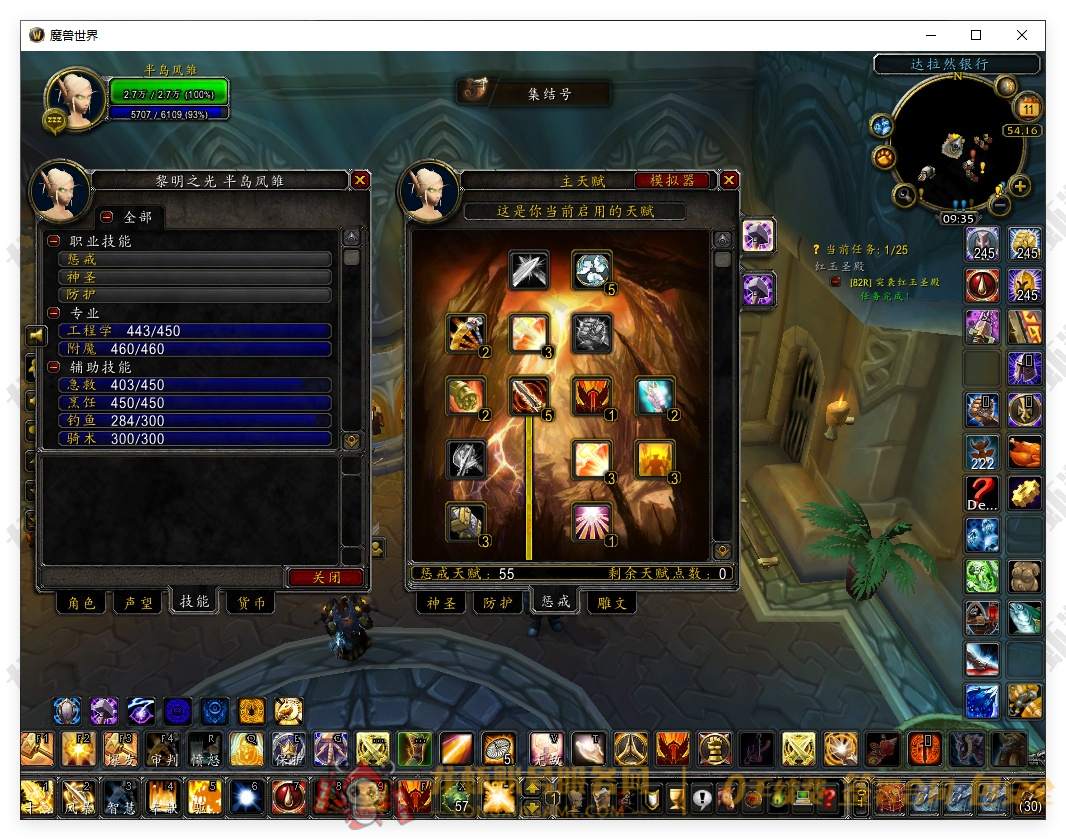Zoom in the minimap with plus button

[1020, 186]
